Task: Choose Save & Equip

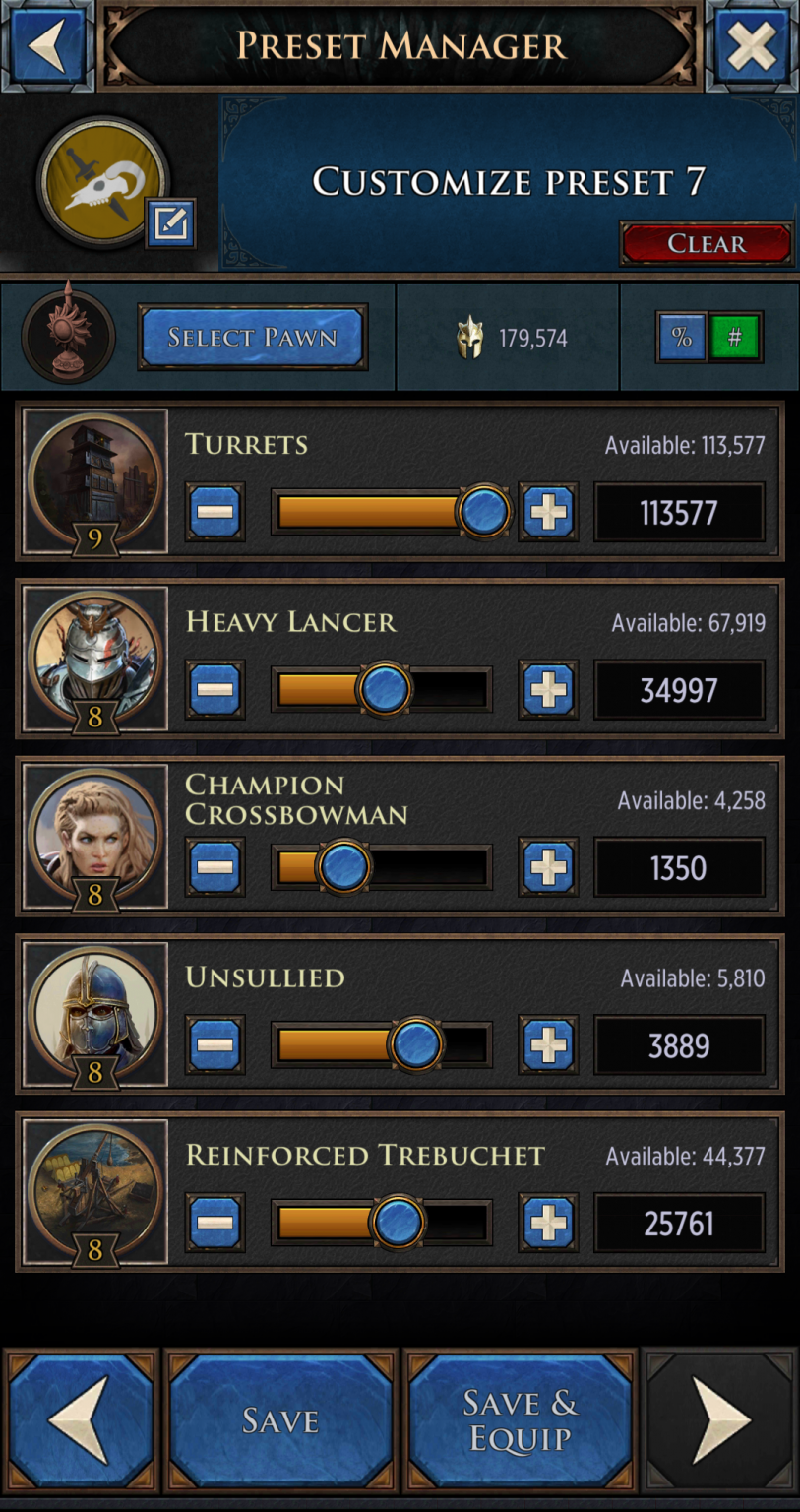Action: click(520, 1420)
